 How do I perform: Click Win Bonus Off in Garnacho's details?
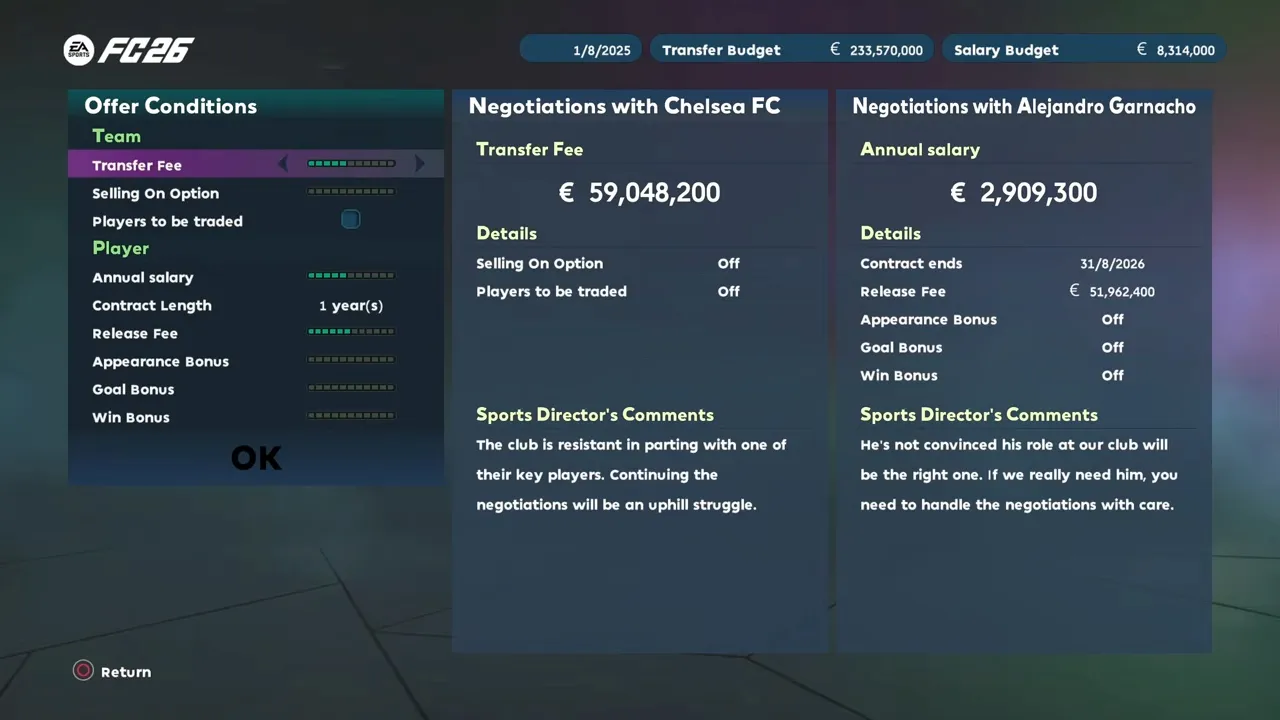click(x=1112, y=375)
